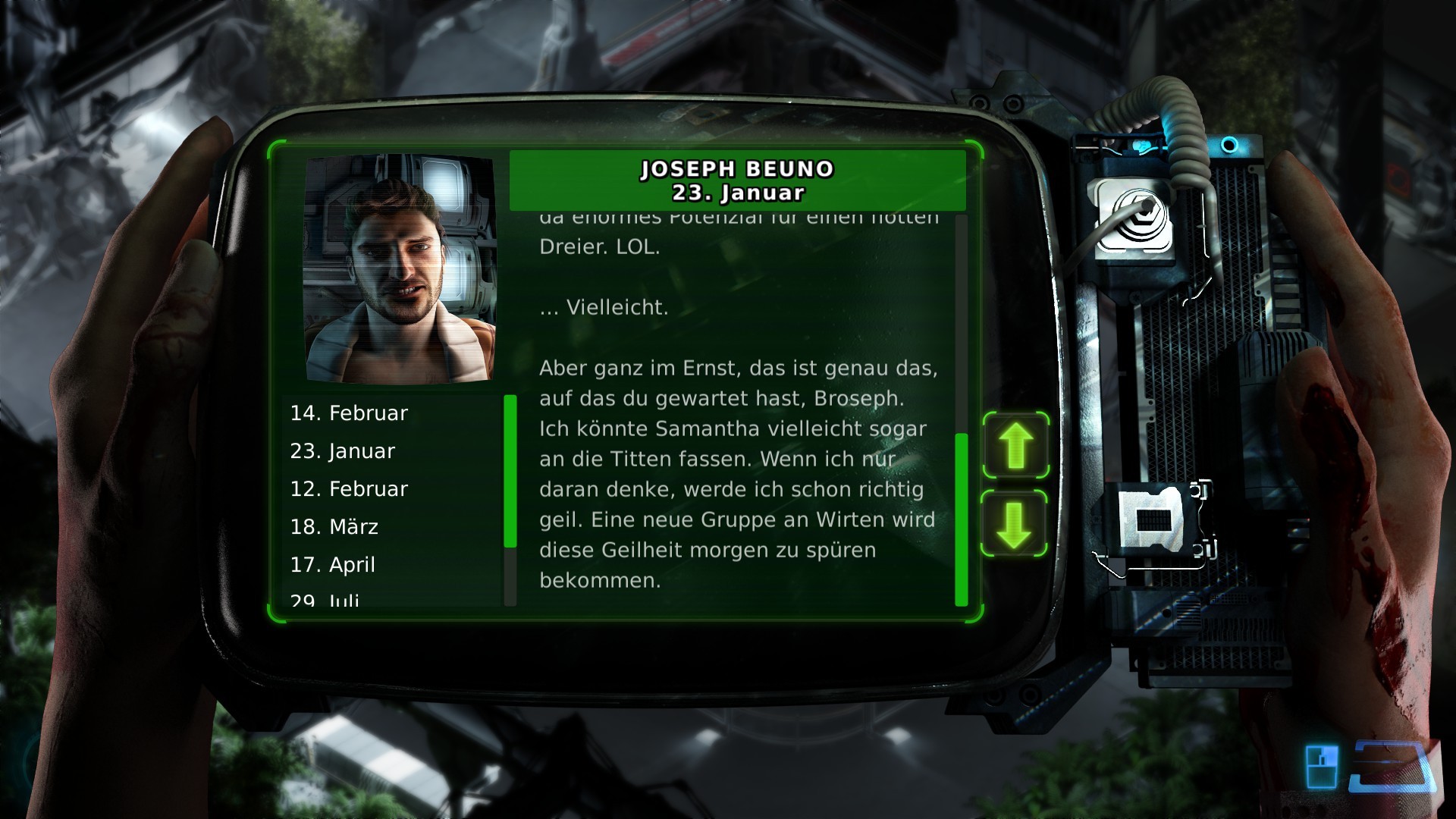Click the entry list scrollbar
1456x819 pixels.
point(510,470)
